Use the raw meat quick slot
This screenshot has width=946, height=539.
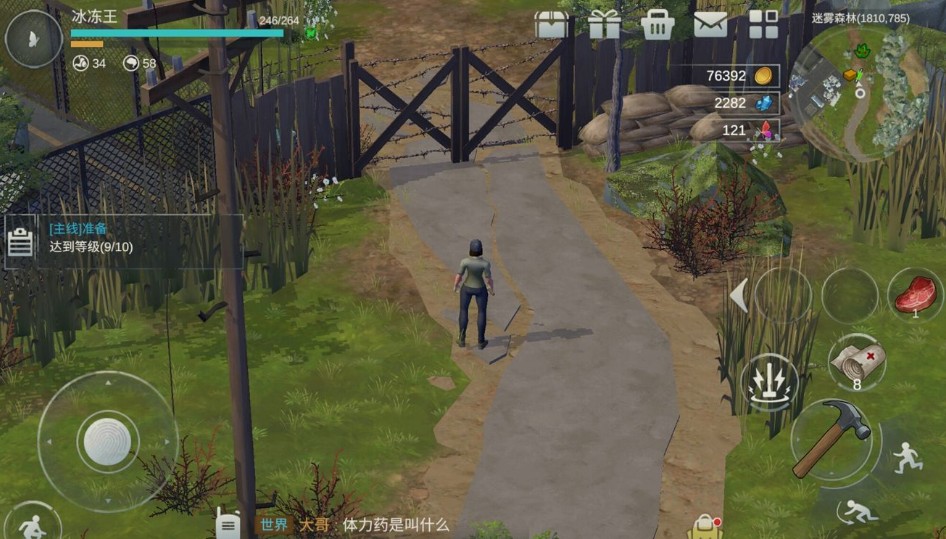pyautogui.click(x=914, y=295)
